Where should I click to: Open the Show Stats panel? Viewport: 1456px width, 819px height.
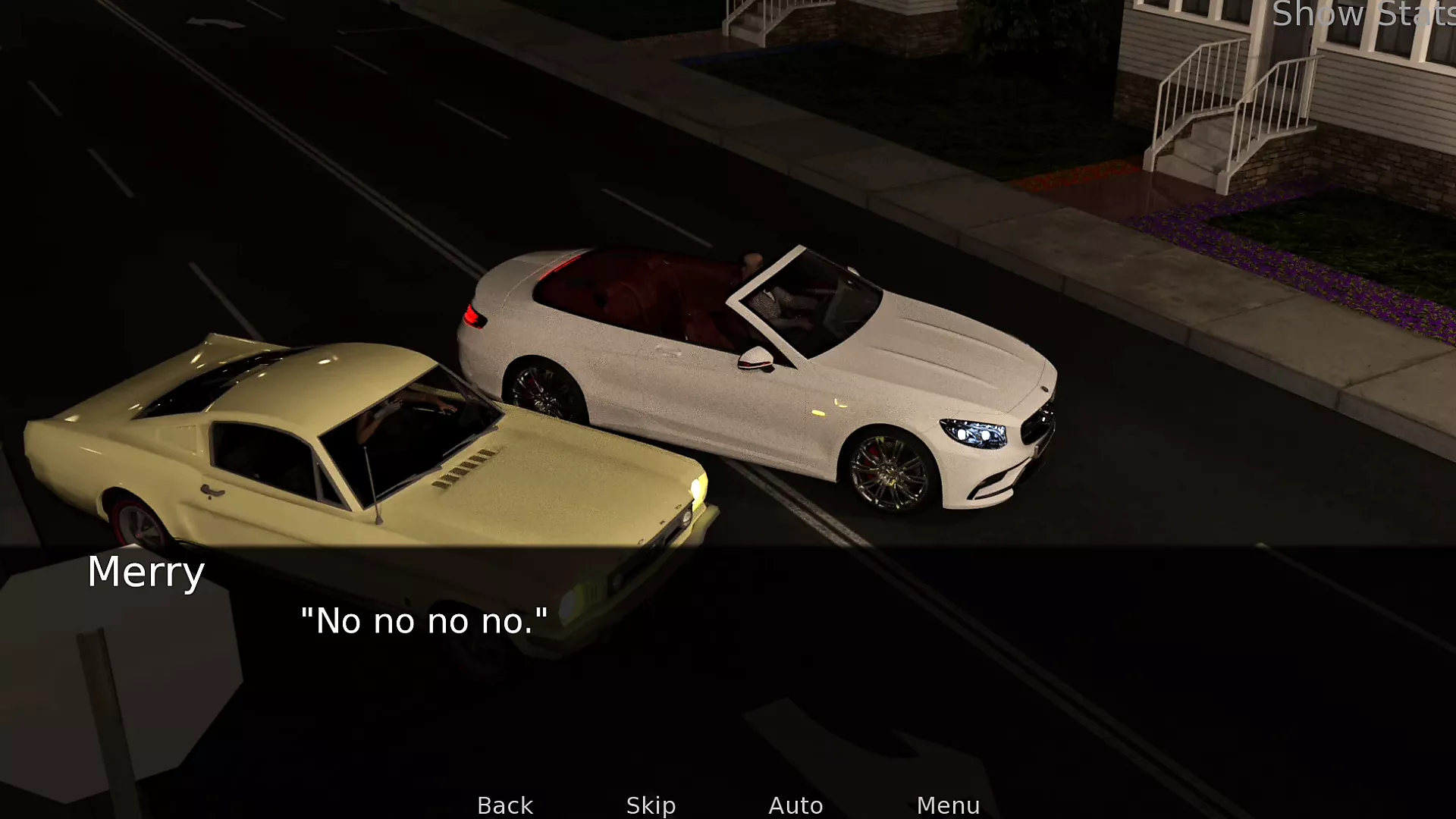pos(1363,15)
